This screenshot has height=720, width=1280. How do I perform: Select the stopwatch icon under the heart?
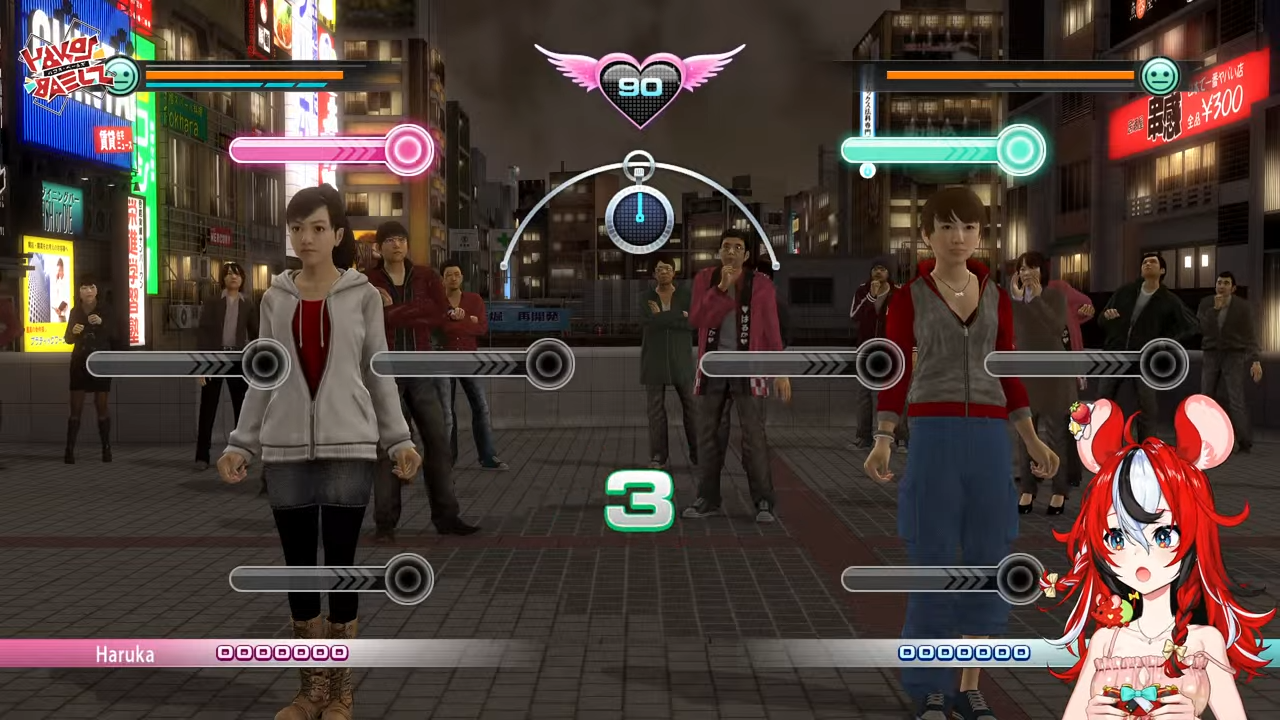coord(639,217)
